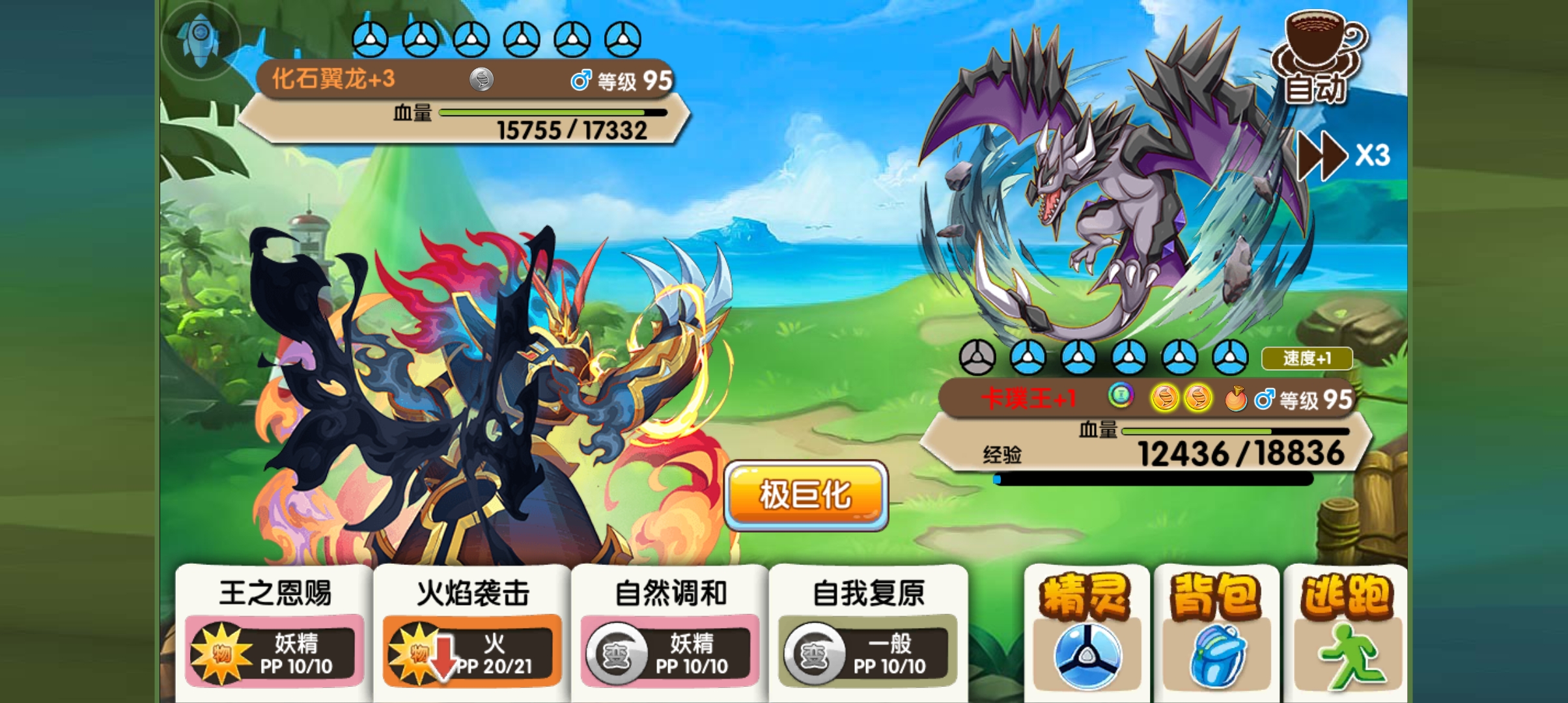Tap the green ring icon beside 卡璞王+1
Image resolution: width=1568 pixels, height=703 pixels.
pos(1120,394)
